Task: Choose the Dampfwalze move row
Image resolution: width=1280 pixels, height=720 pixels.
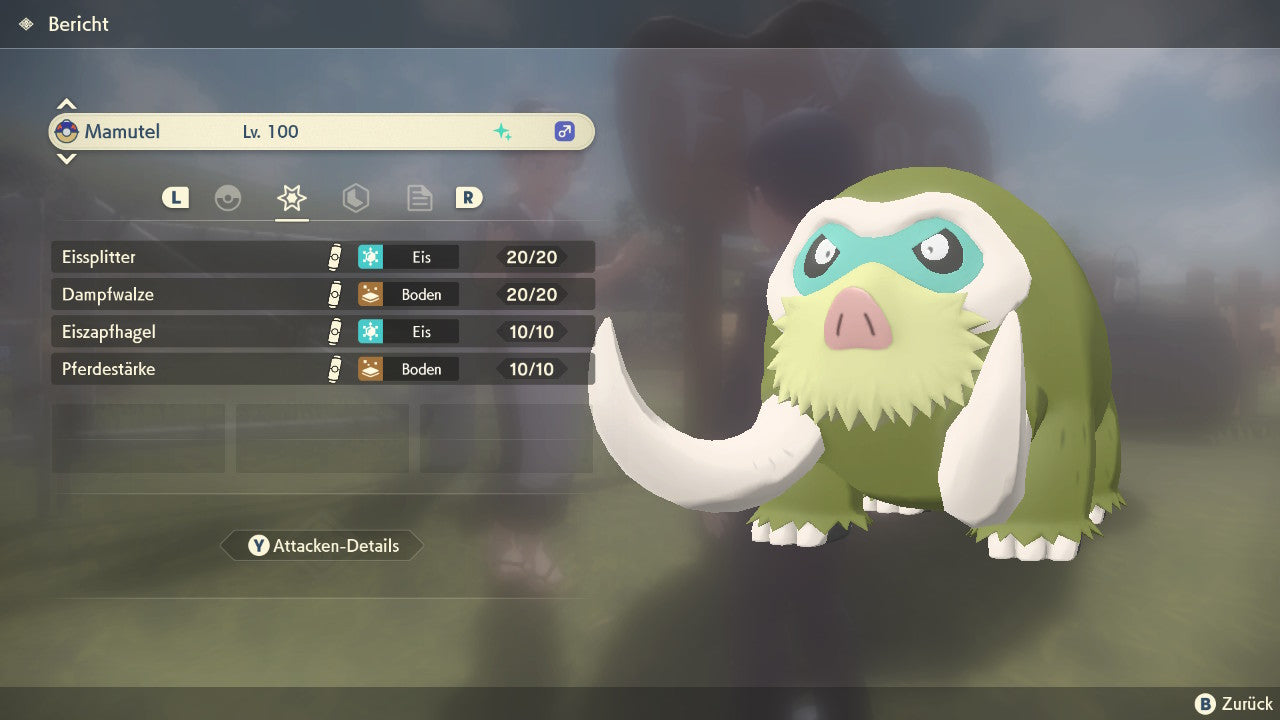Action: pos(322,295)
